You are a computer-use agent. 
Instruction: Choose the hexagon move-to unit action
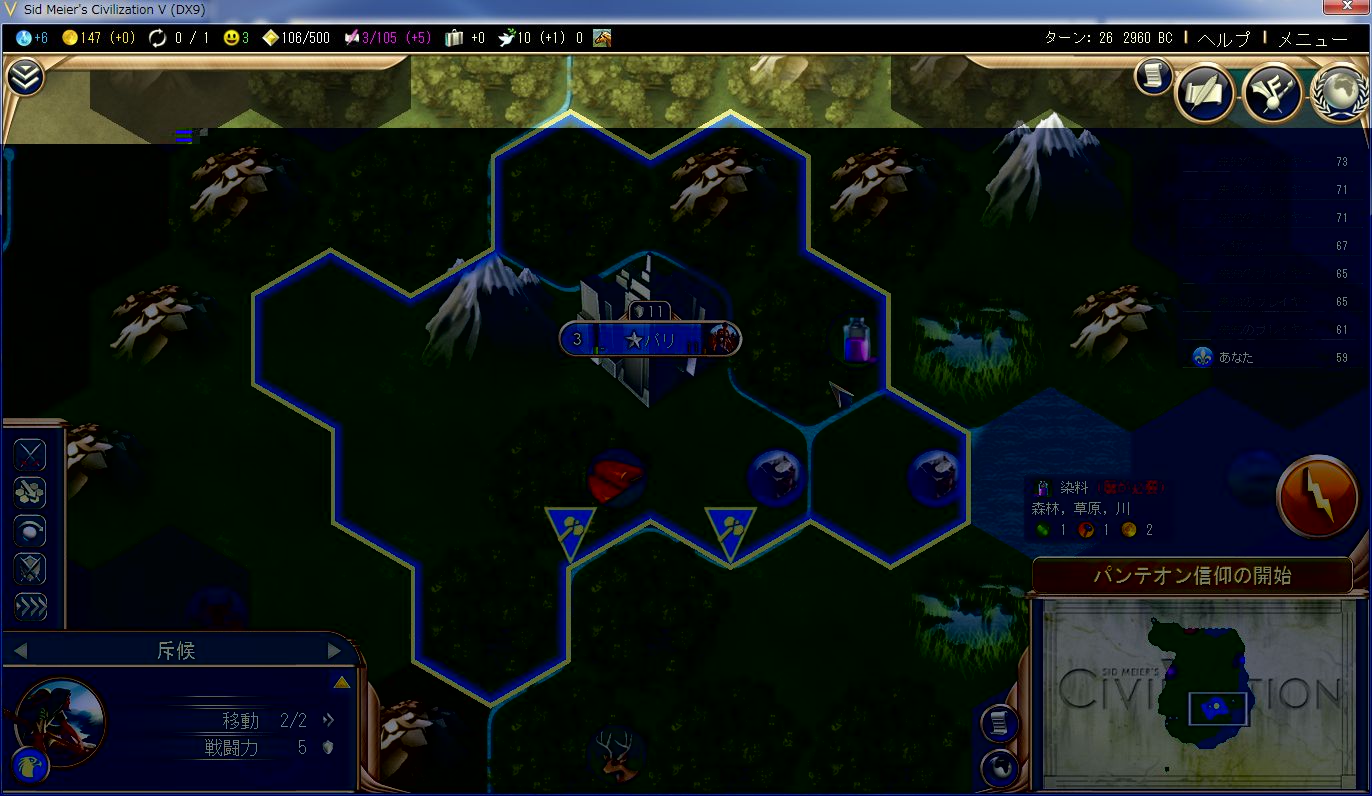30,493
